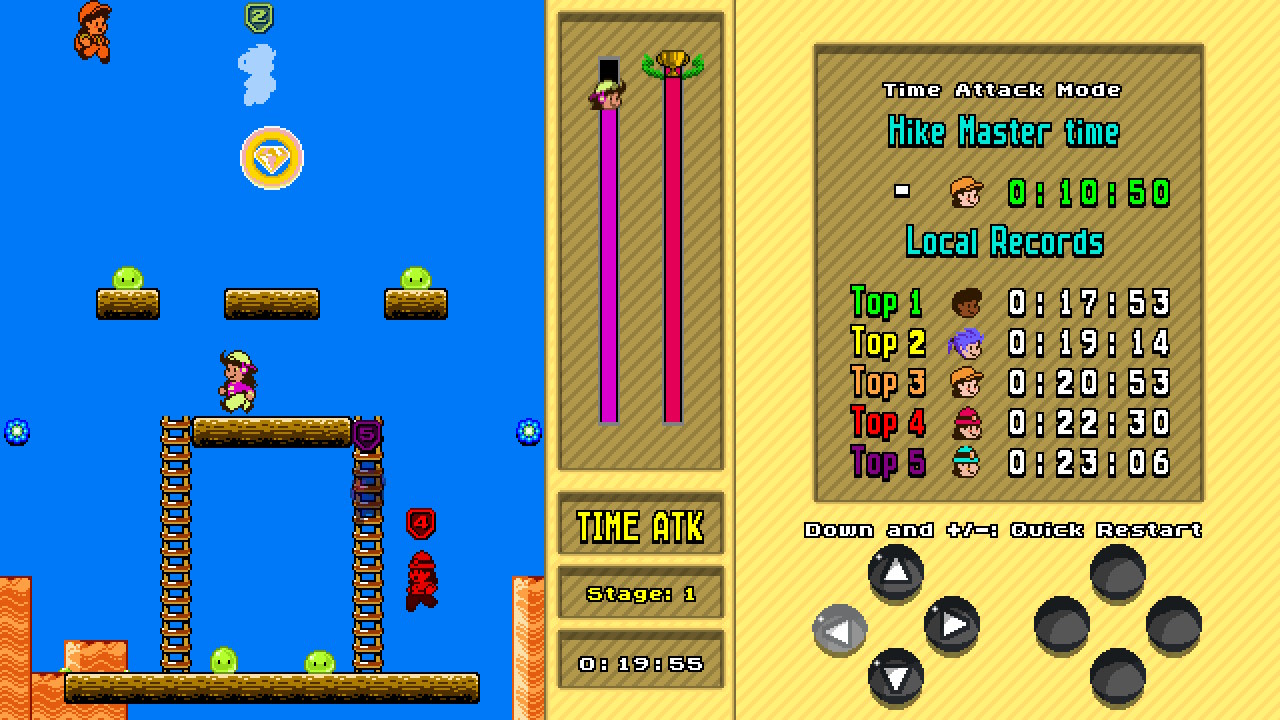
Task: Select the green number 2 shield badge
Action: (x=258, y=16)
